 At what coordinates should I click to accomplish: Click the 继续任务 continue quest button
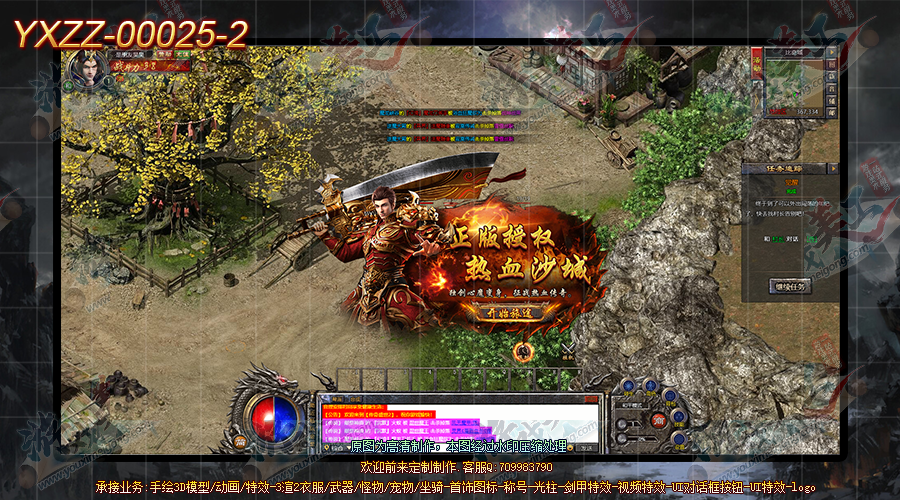(791, 286)
